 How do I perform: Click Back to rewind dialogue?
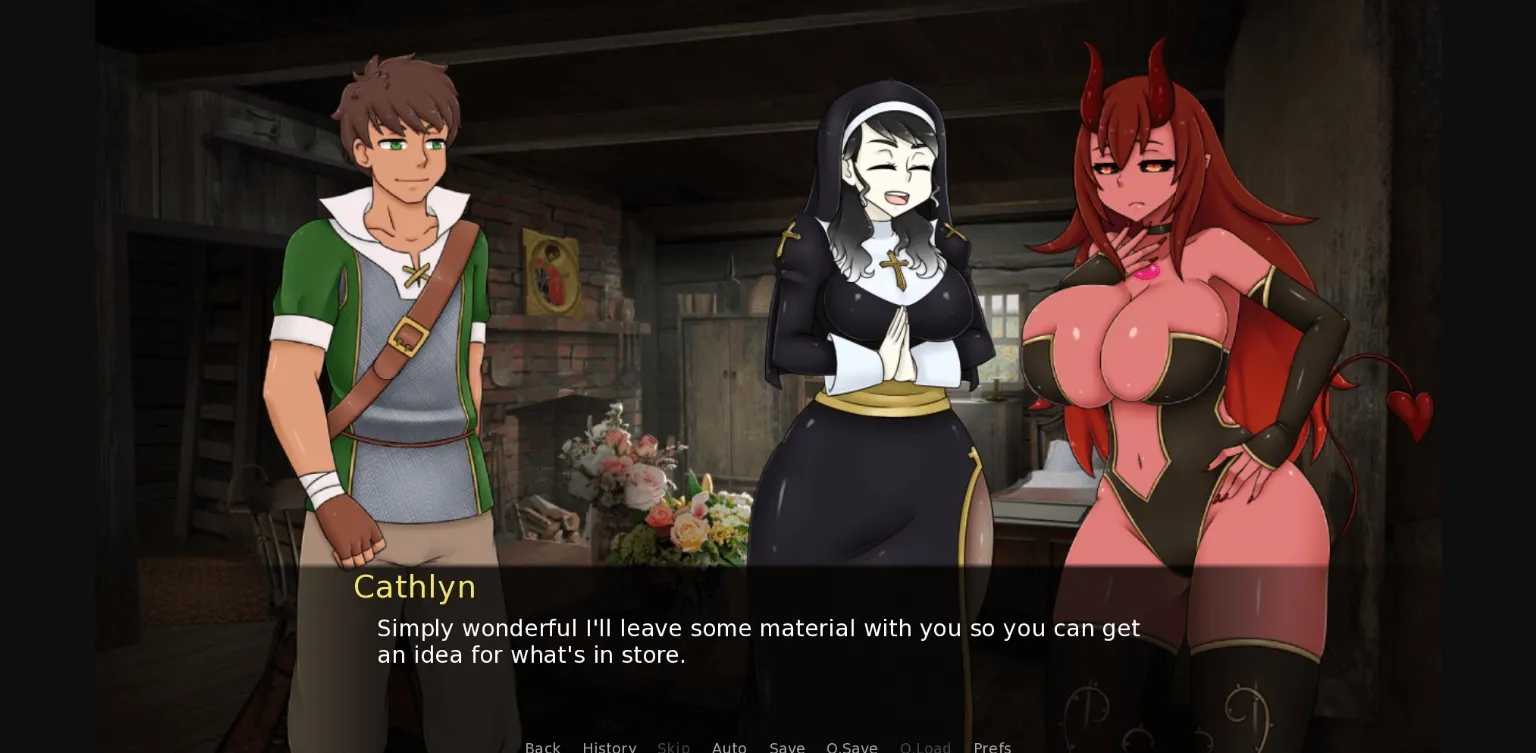(x=542, y=747)
